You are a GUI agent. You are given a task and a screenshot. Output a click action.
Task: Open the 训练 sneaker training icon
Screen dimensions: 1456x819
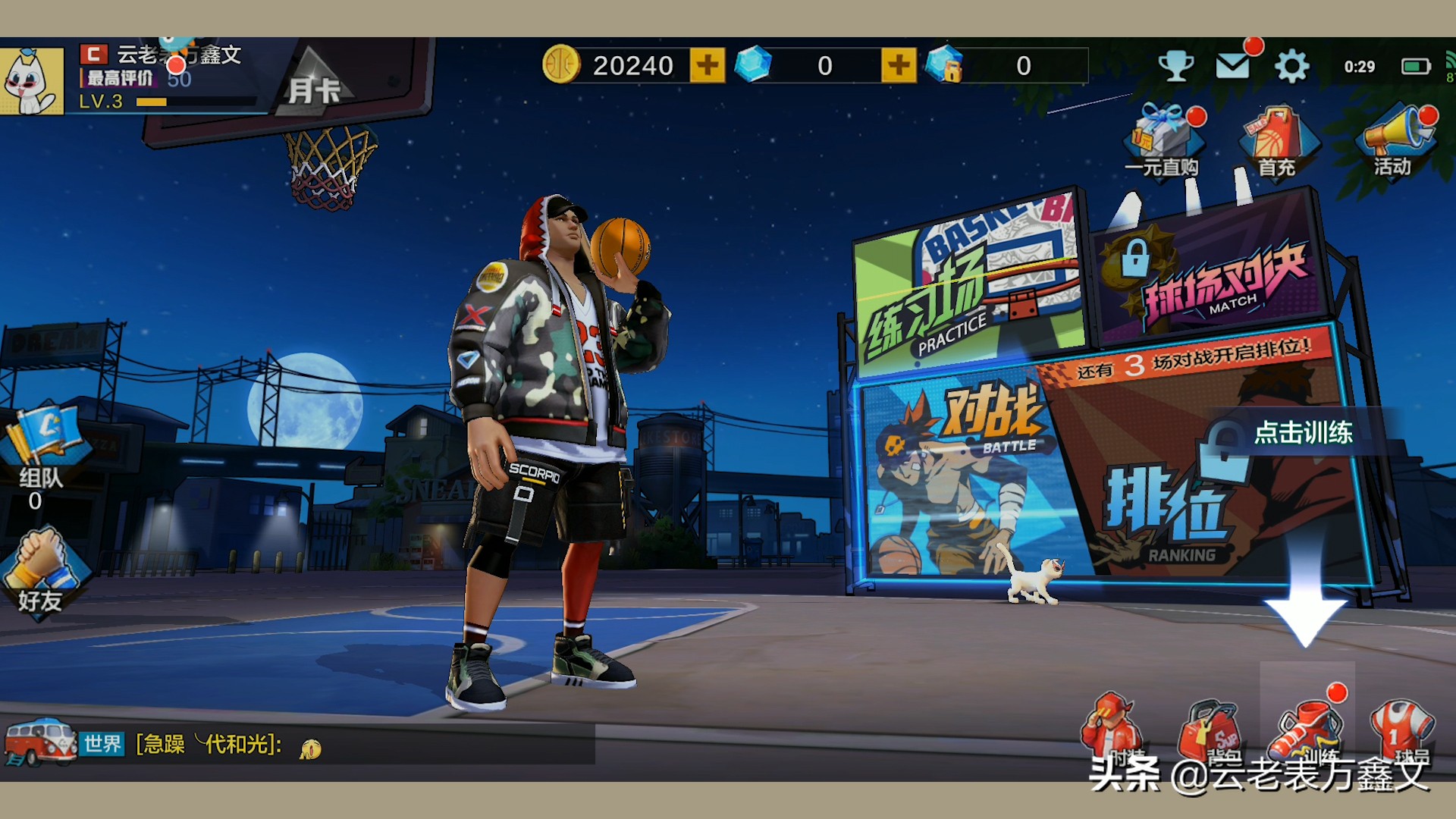[x=1307, y=728]
